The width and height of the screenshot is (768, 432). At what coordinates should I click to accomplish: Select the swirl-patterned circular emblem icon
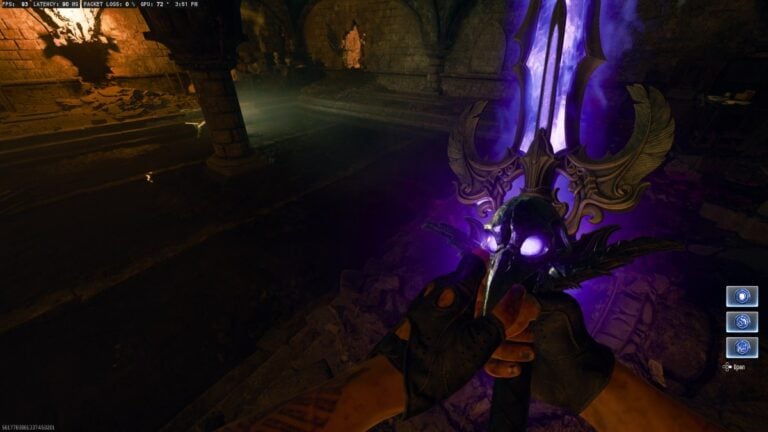741,322
